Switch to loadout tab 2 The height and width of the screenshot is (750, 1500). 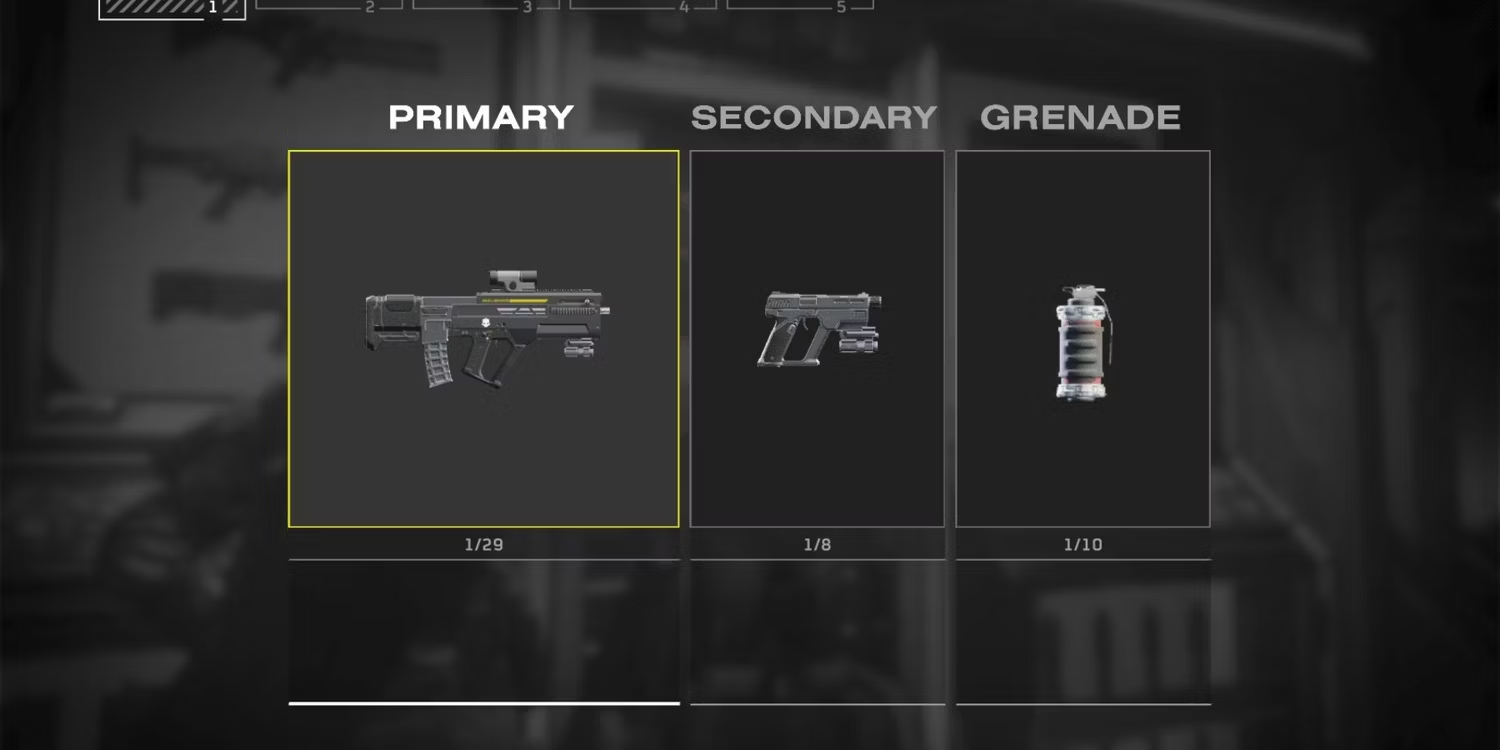pyautogui.click(x=329, y=5)
